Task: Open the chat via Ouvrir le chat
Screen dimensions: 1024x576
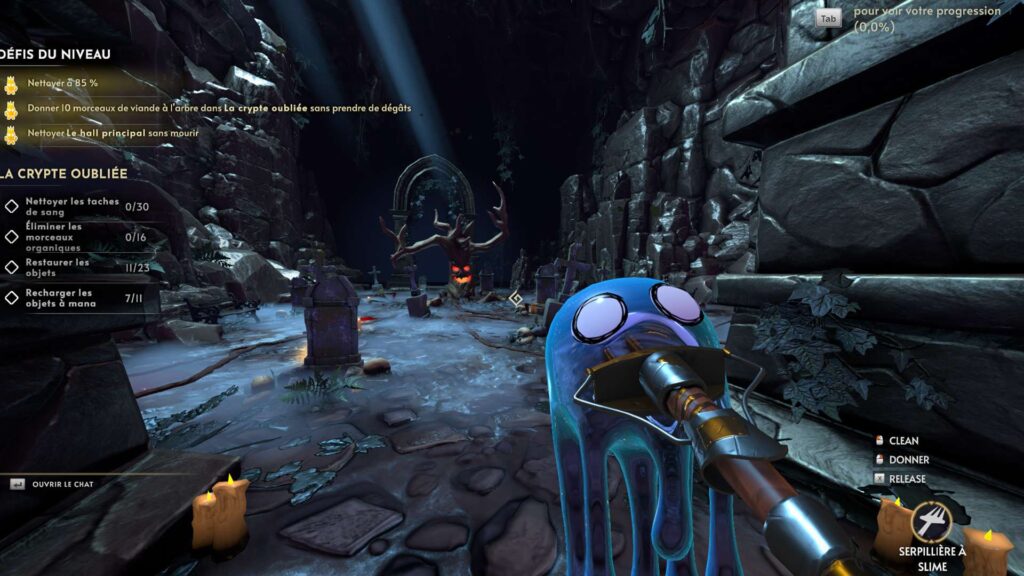Action: [x=62, y=484]
